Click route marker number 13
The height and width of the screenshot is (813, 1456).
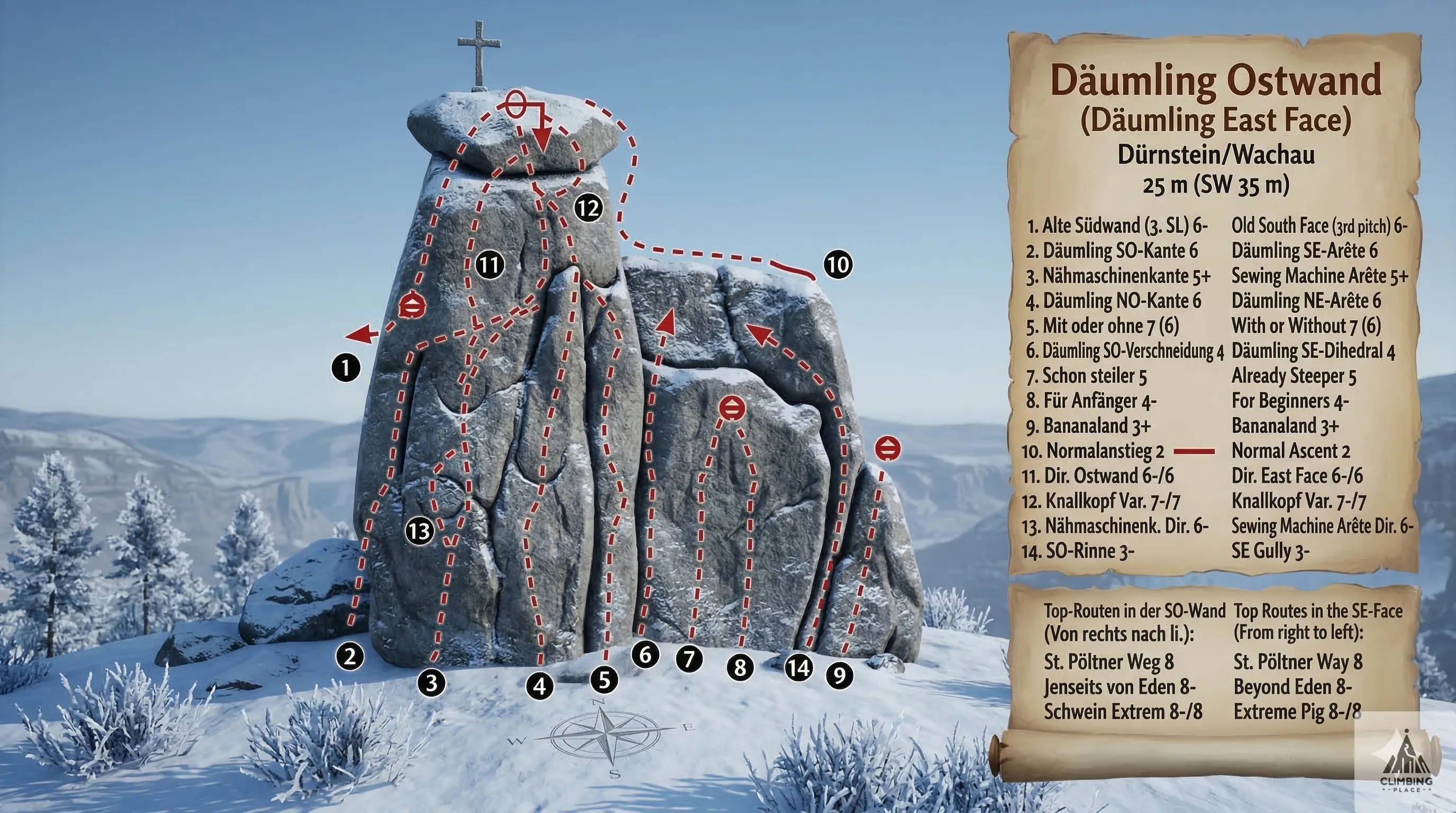pos(420,531)
